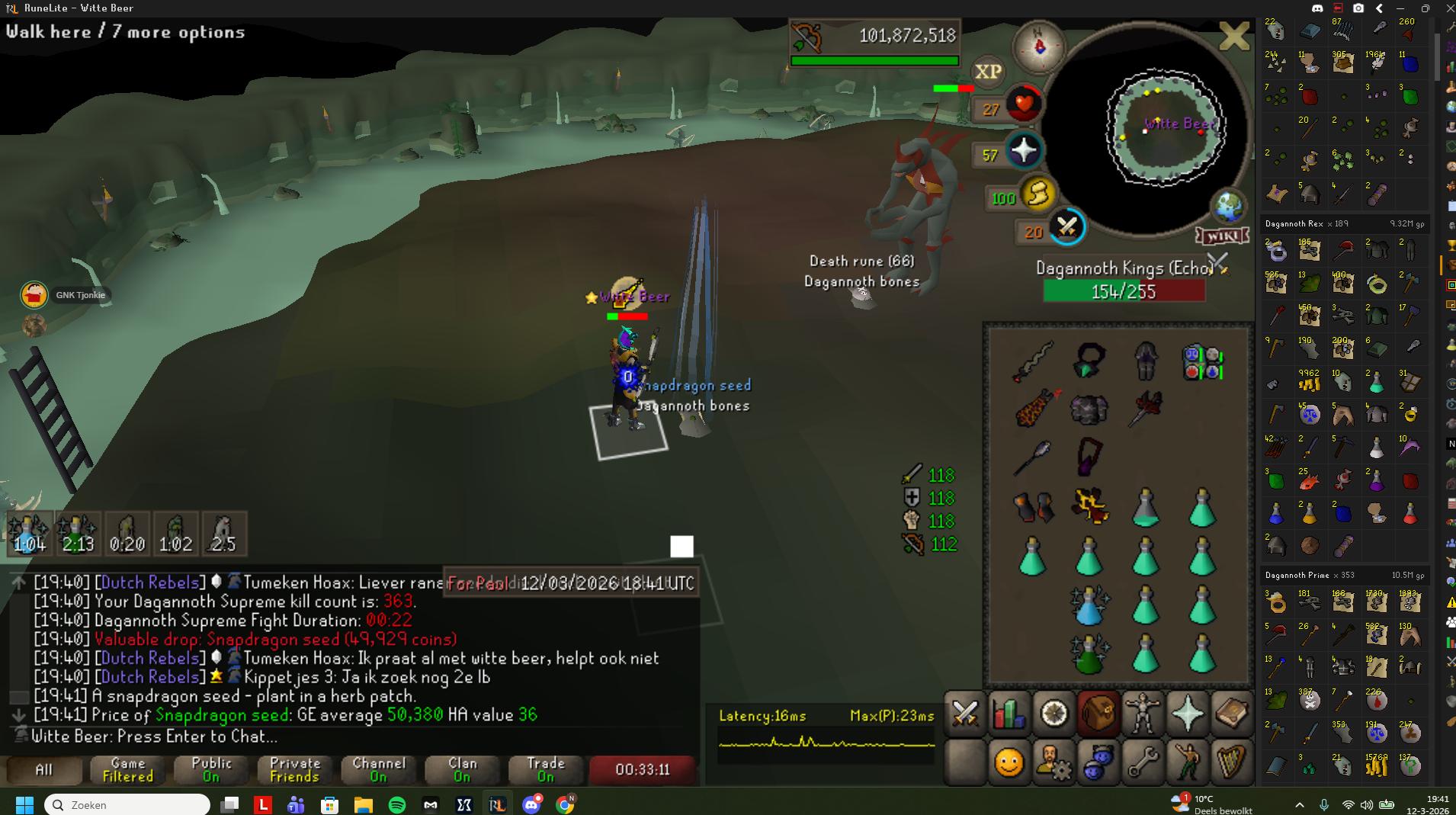Screen dimensions: 1456x815
Task: Click the compass to face north
Action: click(1038, 46)
